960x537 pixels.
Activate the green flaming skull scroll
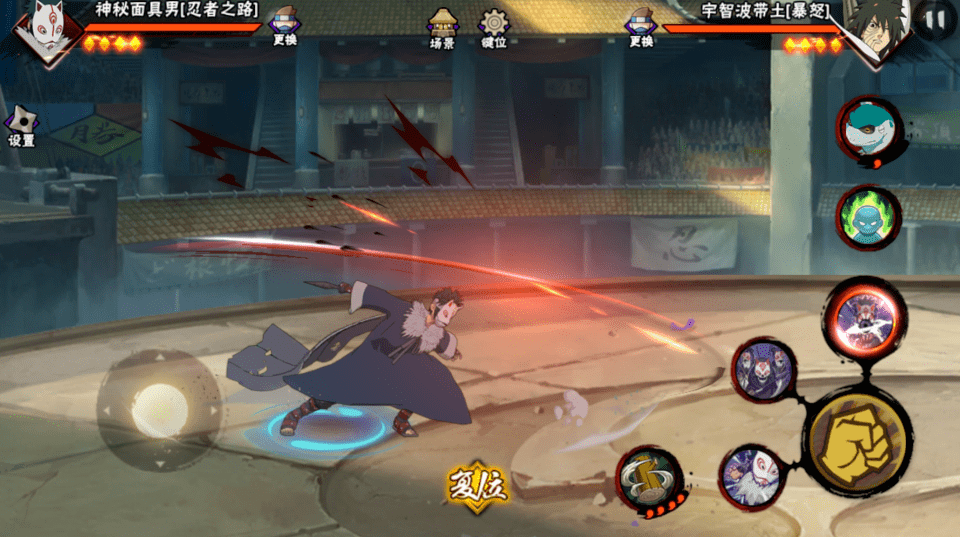click(x=868, y=217)
